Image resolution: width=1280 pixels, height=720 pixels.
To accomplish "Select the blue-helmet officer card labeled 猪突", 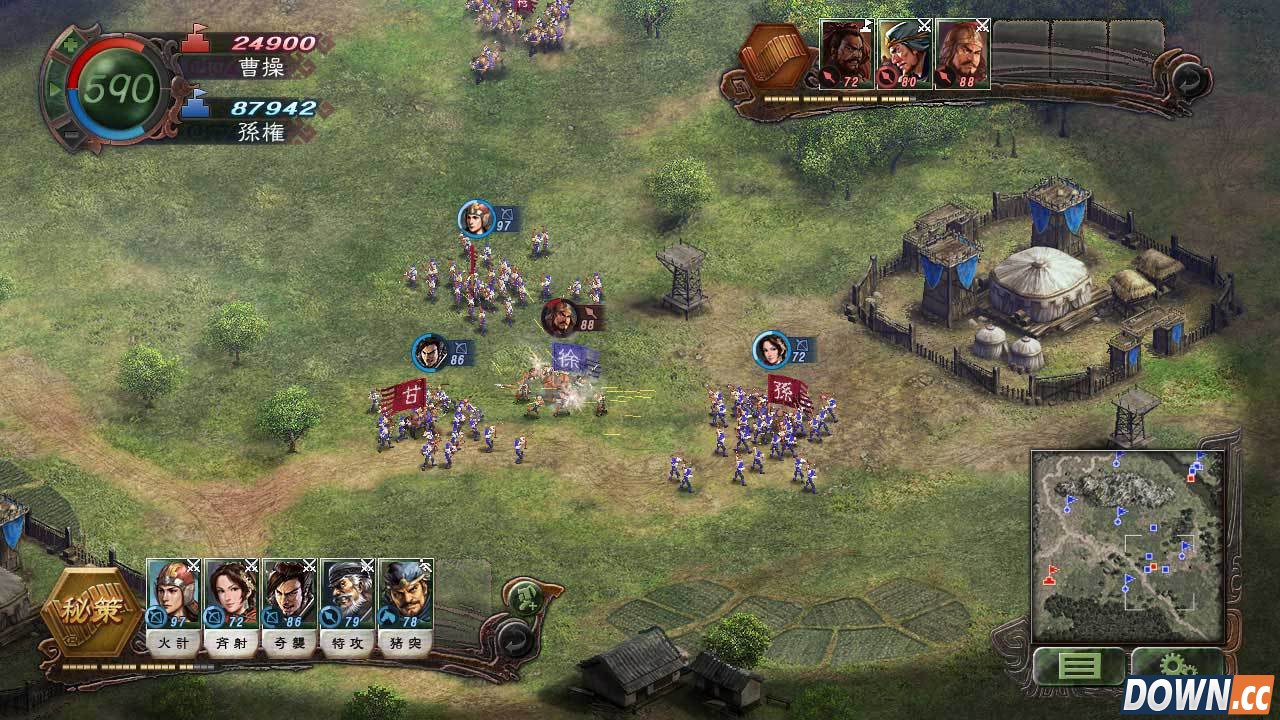I will click(405, 597).
